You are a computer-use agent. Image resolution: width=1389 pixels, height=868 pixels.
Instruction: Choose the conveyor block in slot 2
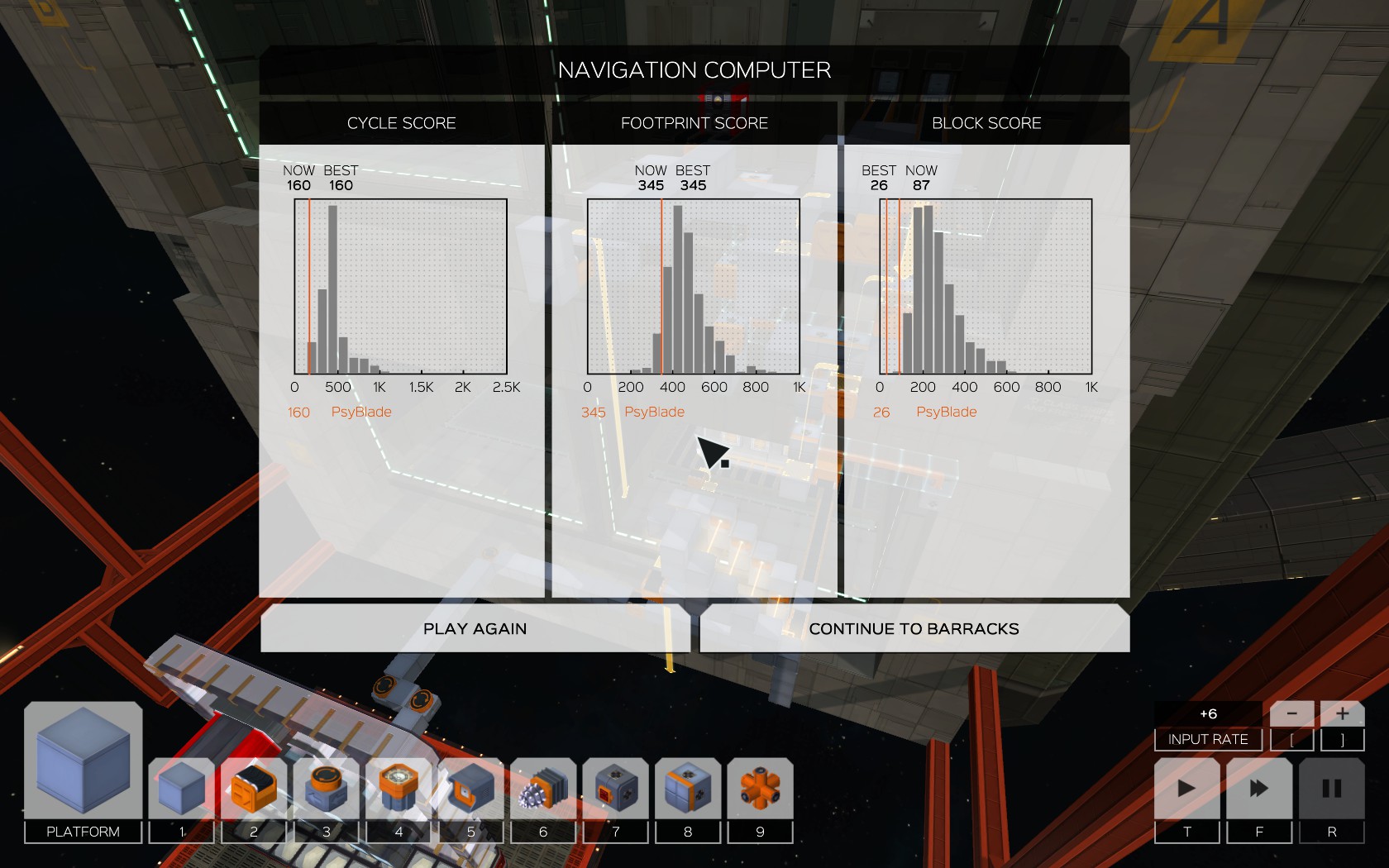coord(254,789)
